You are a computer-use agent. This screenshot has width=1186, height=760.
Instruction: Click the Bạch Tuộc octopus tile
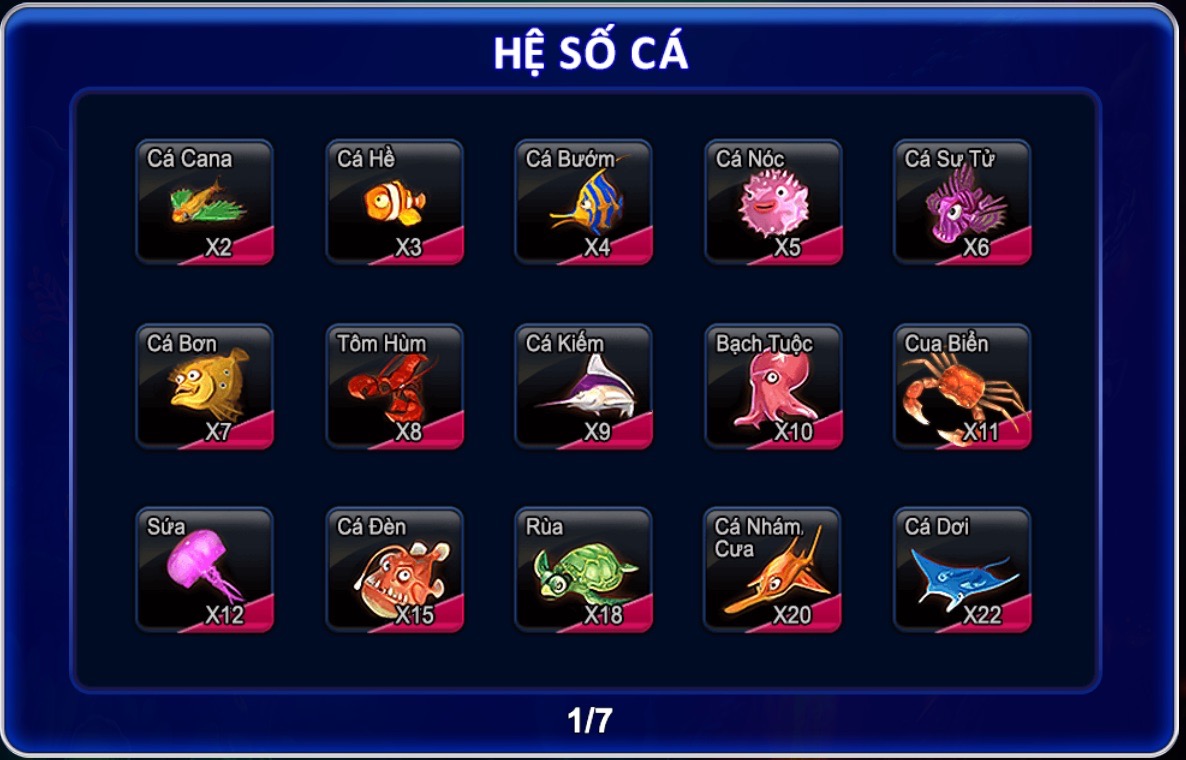coord(773,386)
